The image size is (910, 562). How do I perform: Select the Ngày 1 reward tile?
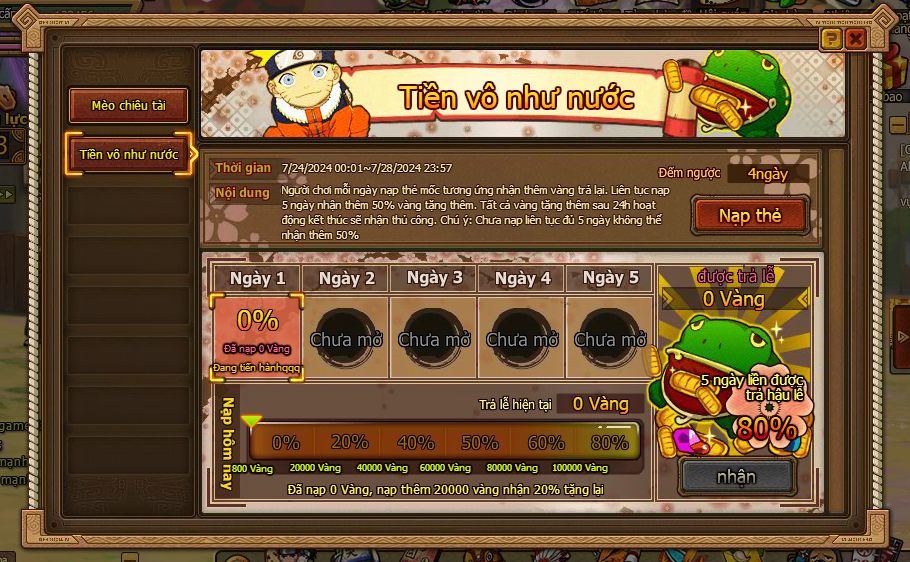257,338
